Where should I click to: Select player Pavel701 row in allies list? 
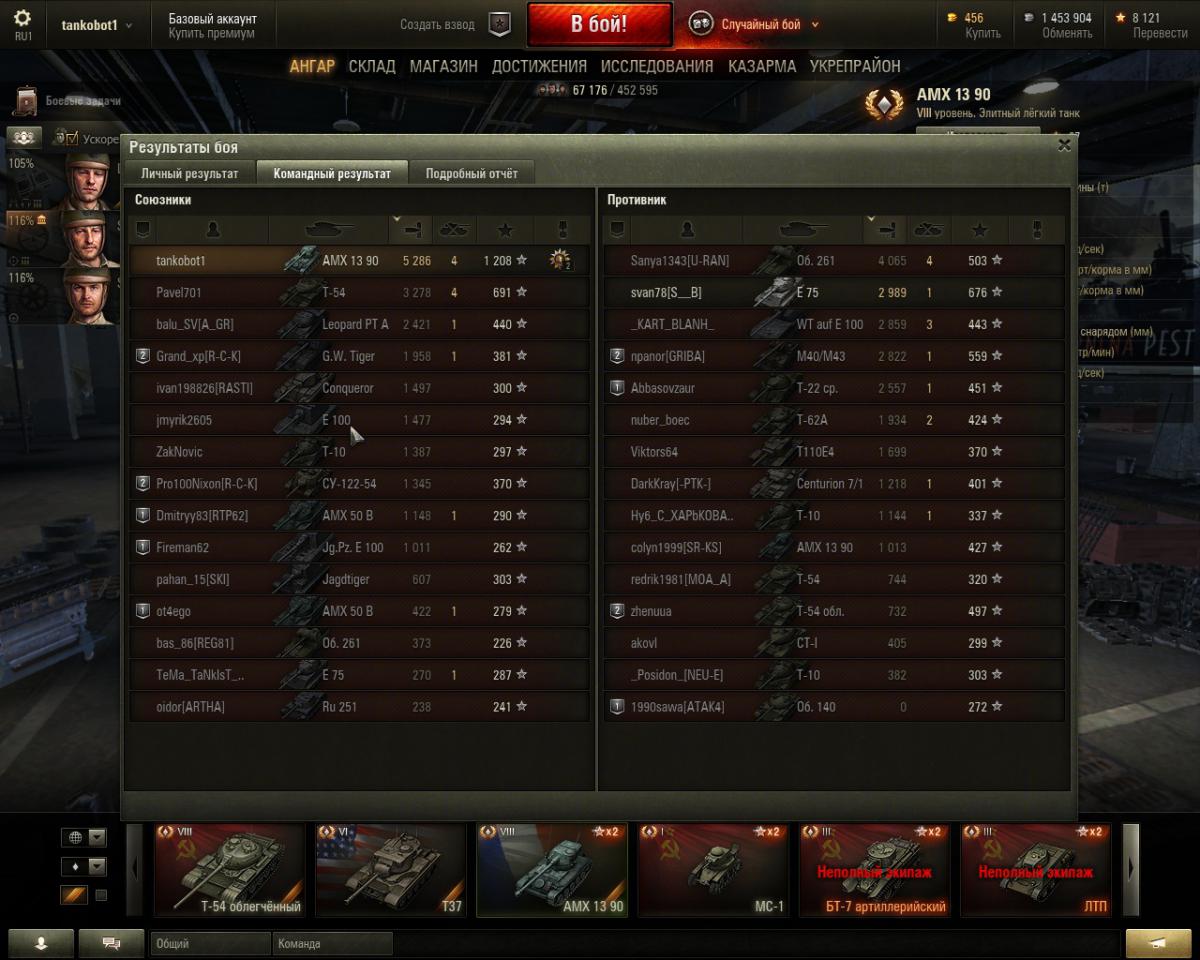click(x=360, y=292)
